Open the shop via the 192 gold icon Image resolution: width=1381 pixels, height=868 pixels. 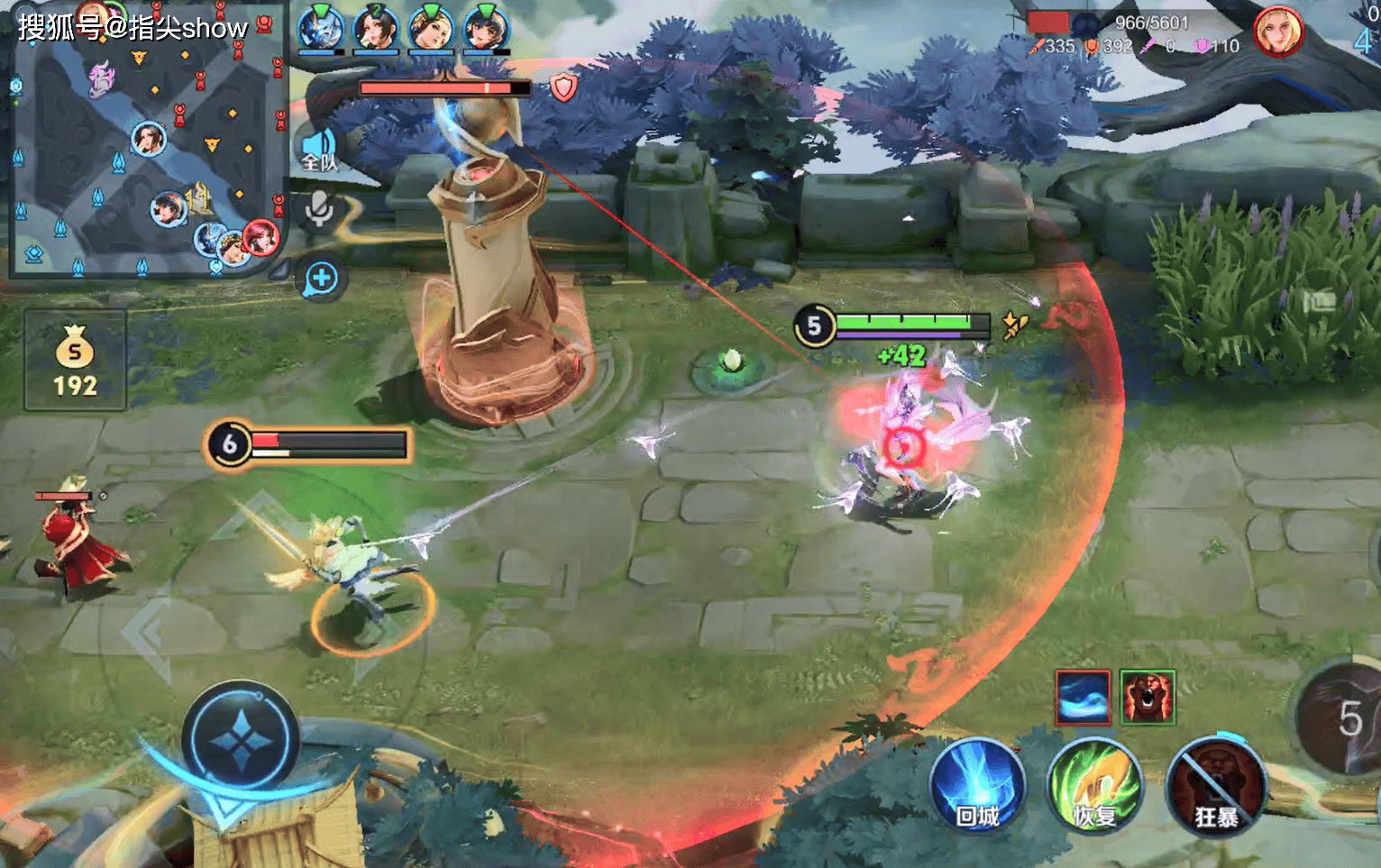point(75,361)
